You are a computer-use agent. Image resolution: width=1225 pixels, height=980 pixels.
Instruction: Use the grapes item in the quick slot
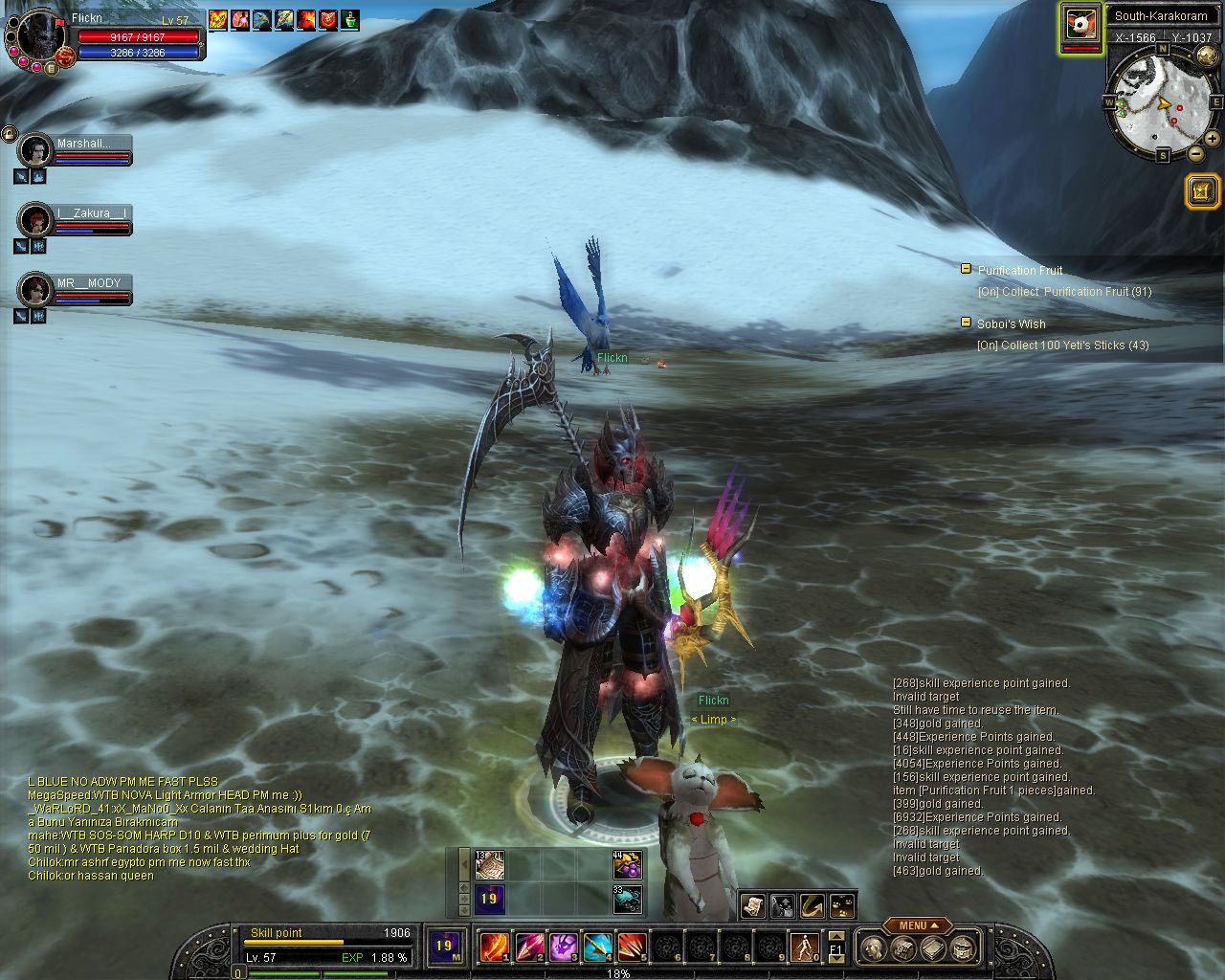click(x=627, y=865)
